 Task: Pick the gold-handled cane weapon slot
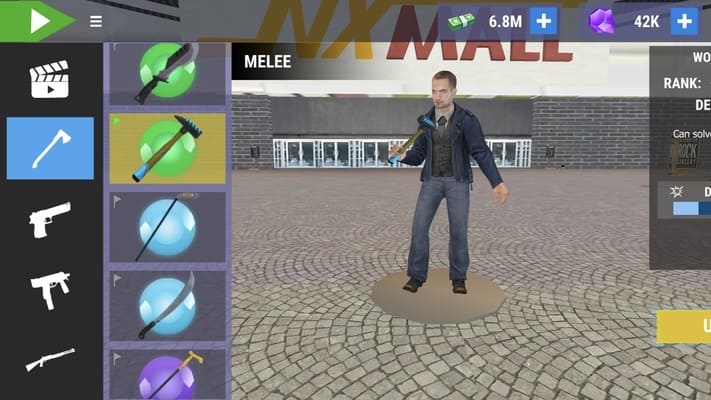tap(167, 375)
